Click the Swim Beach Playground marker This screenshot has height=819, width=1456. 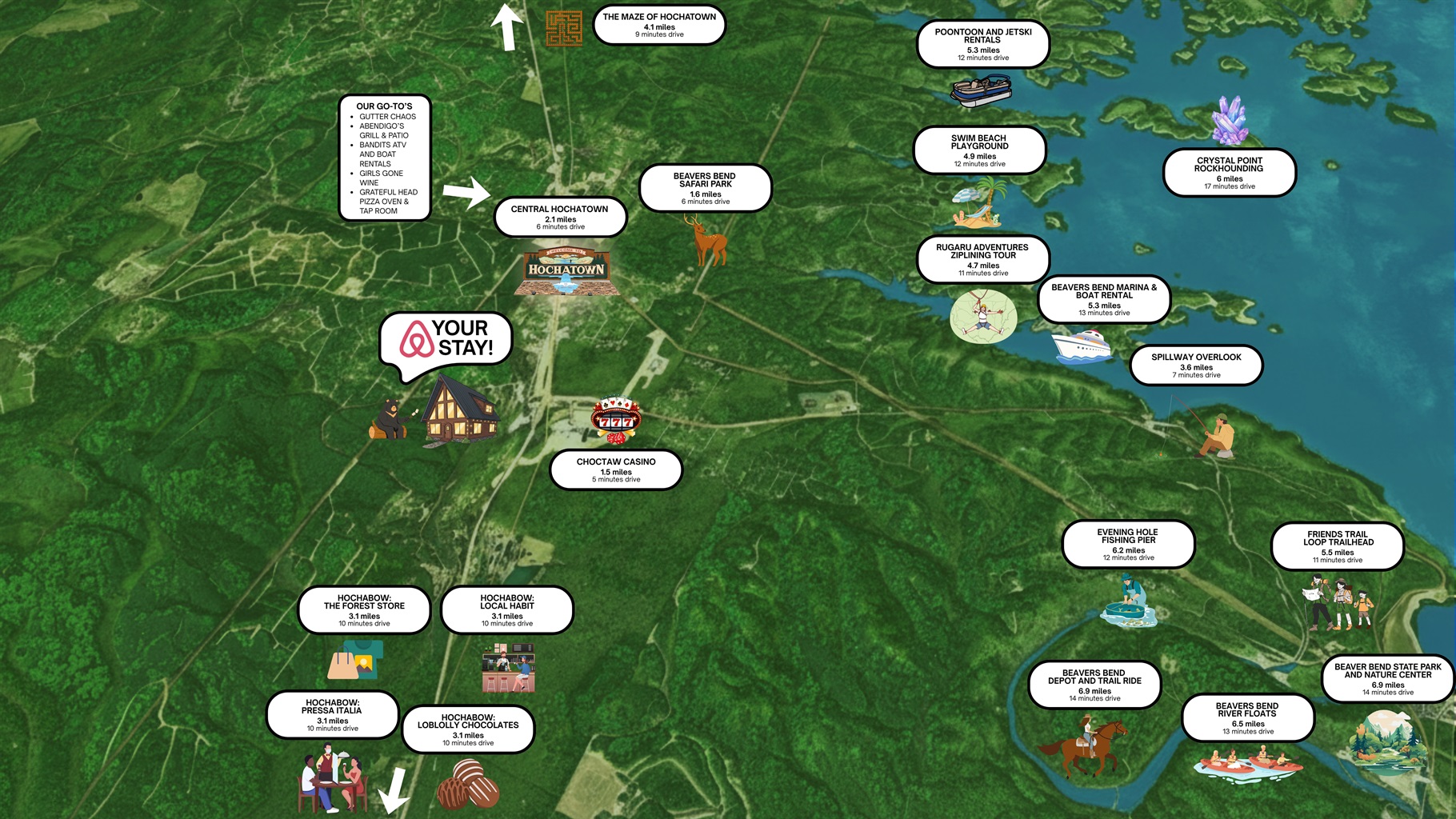click(979, 150)
